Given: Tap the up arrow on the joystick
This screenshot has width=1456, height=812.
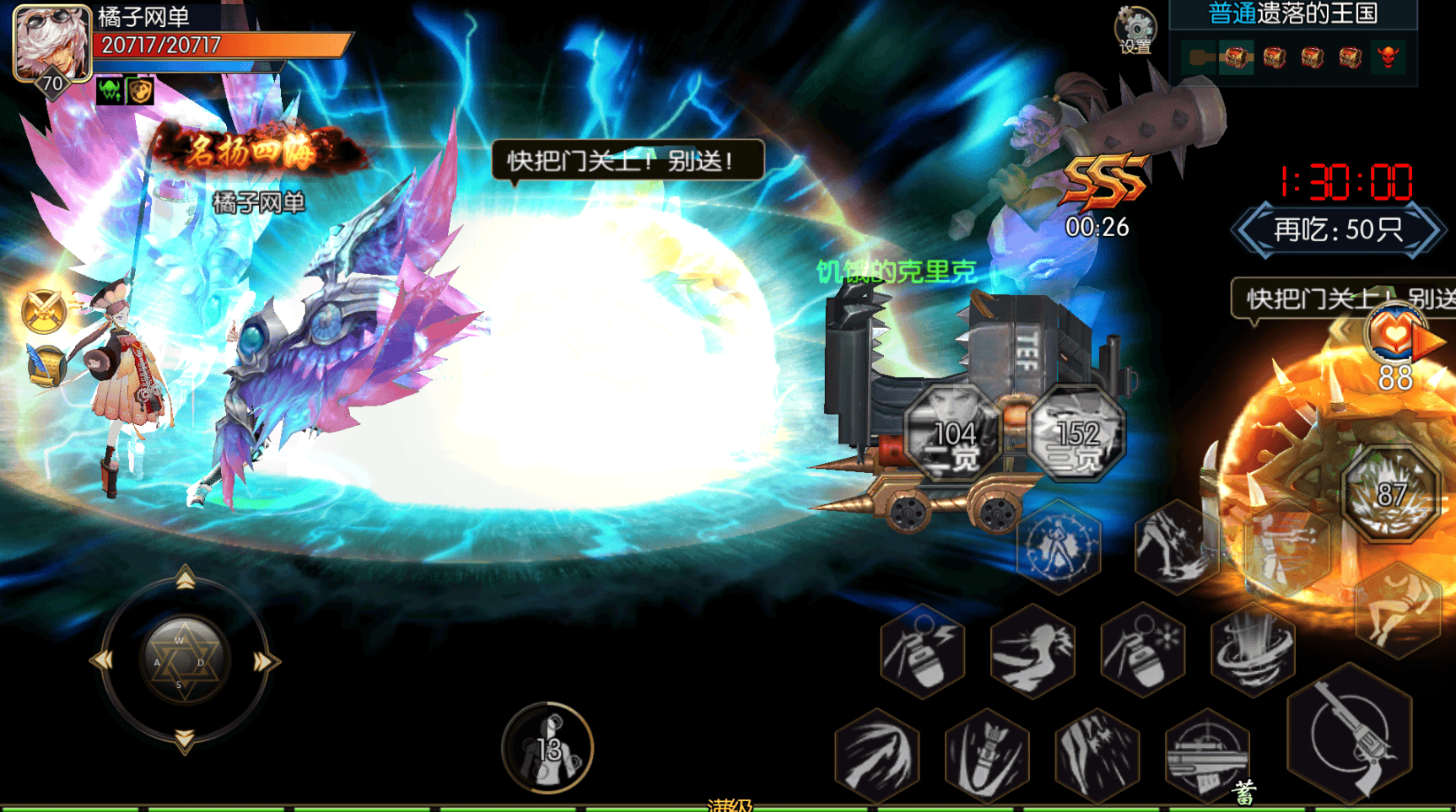Looking at the screenshot, I should coord(185,579).
